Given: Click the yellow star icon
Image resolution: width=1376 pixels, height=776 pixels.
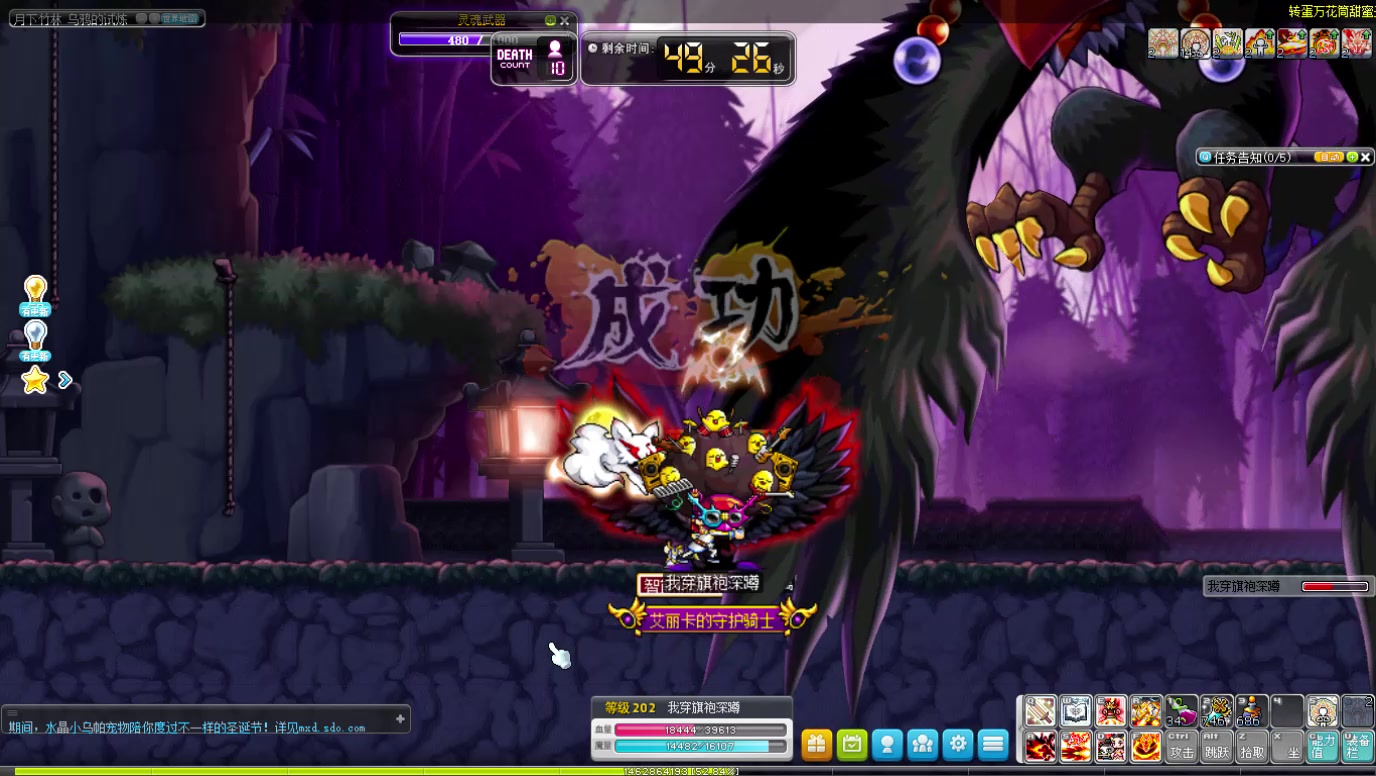Looking at the screenshot, I should pos(36,380).
